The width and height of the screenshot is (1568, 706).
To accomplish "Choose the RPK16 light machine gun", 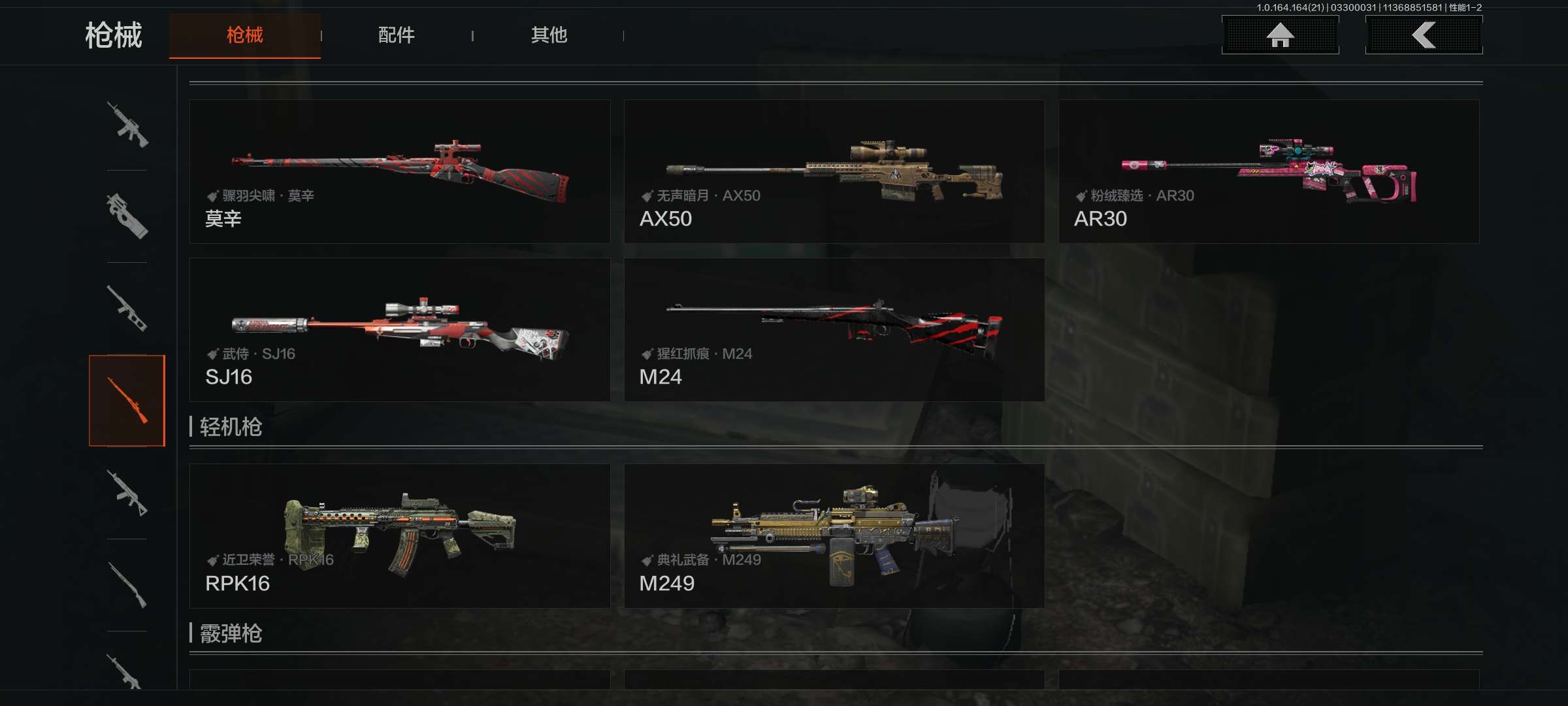I will (x=399, y=536).
